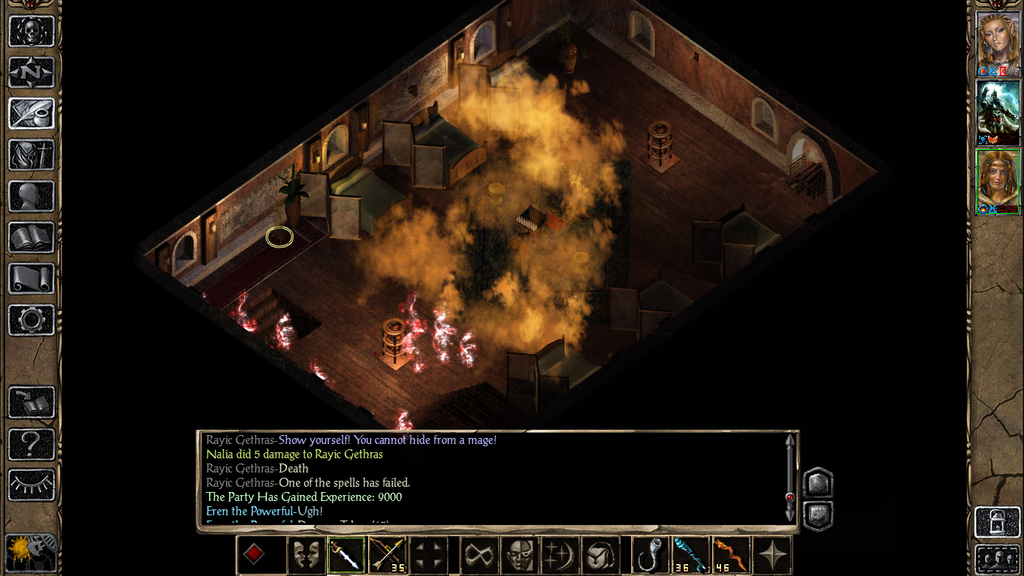Image resolution: width=1024 pixels, height=576 pixels.
Task: Choose the dagger weapon slot
Action: 346,555
